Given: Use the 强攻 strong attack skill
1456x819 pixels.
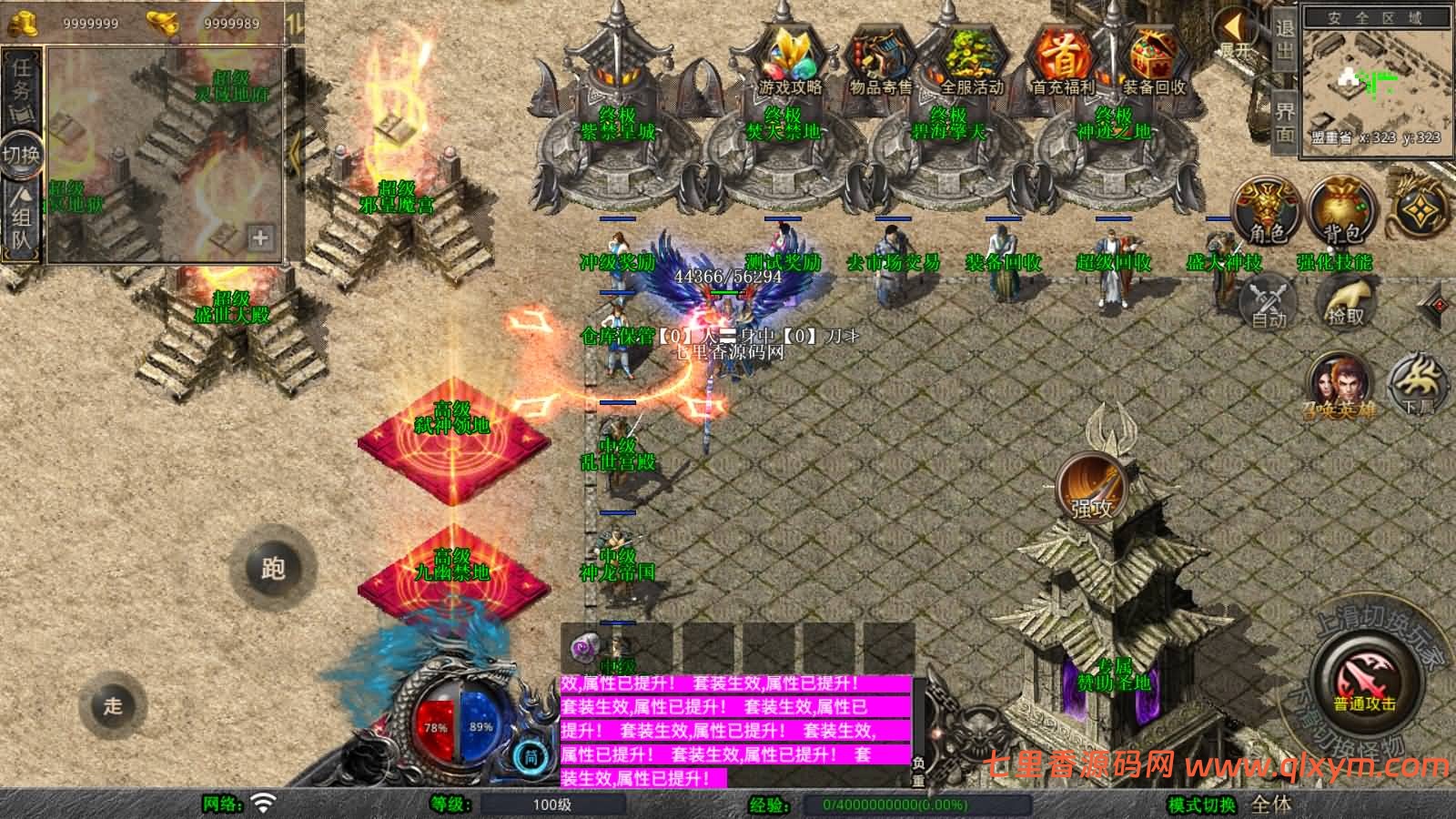Looking at the screenshot, I should click(x=1092, y=487).
